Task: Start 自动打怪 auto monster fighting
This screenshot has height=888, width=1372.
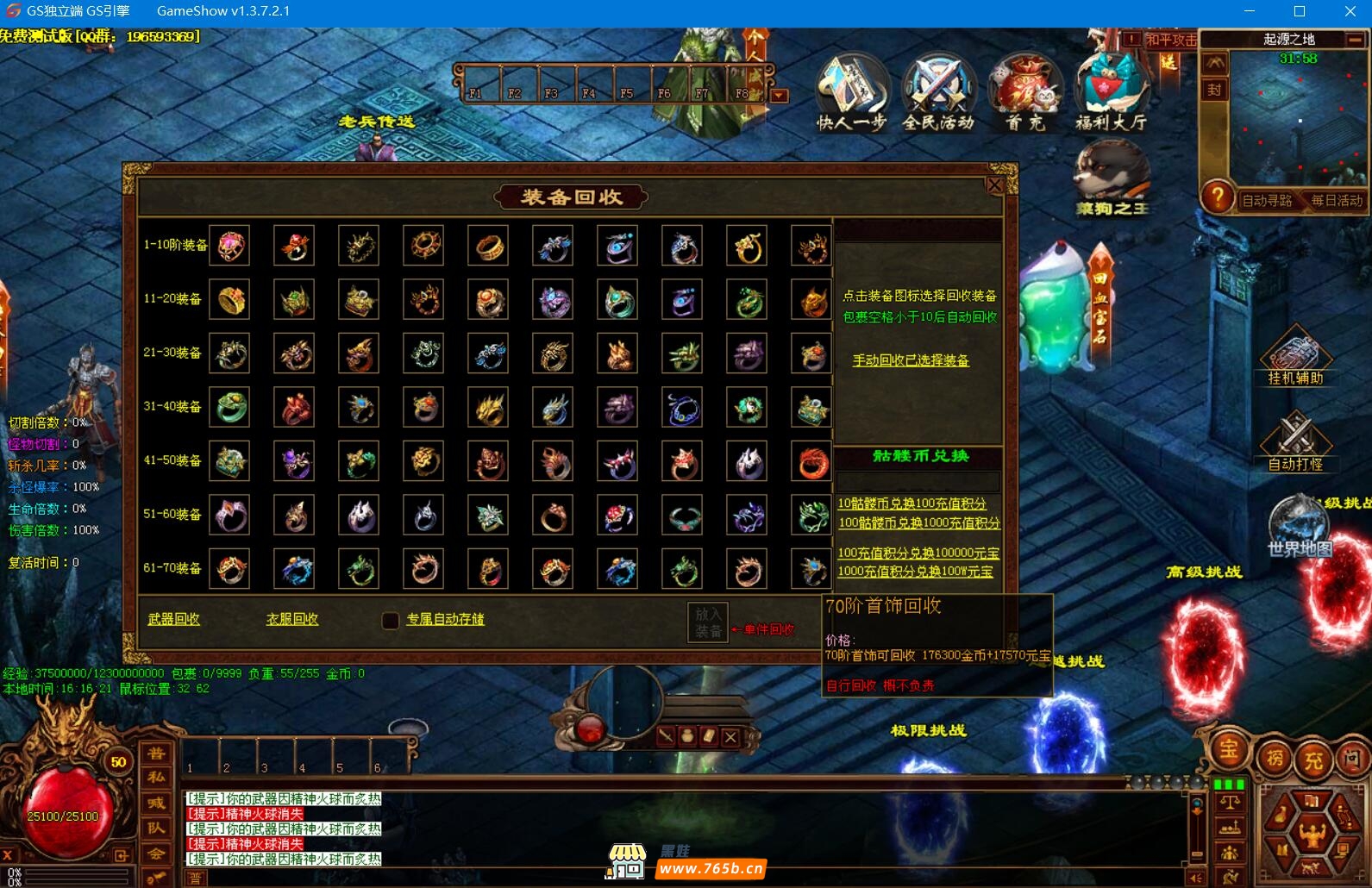Action: click(1295, 442)
